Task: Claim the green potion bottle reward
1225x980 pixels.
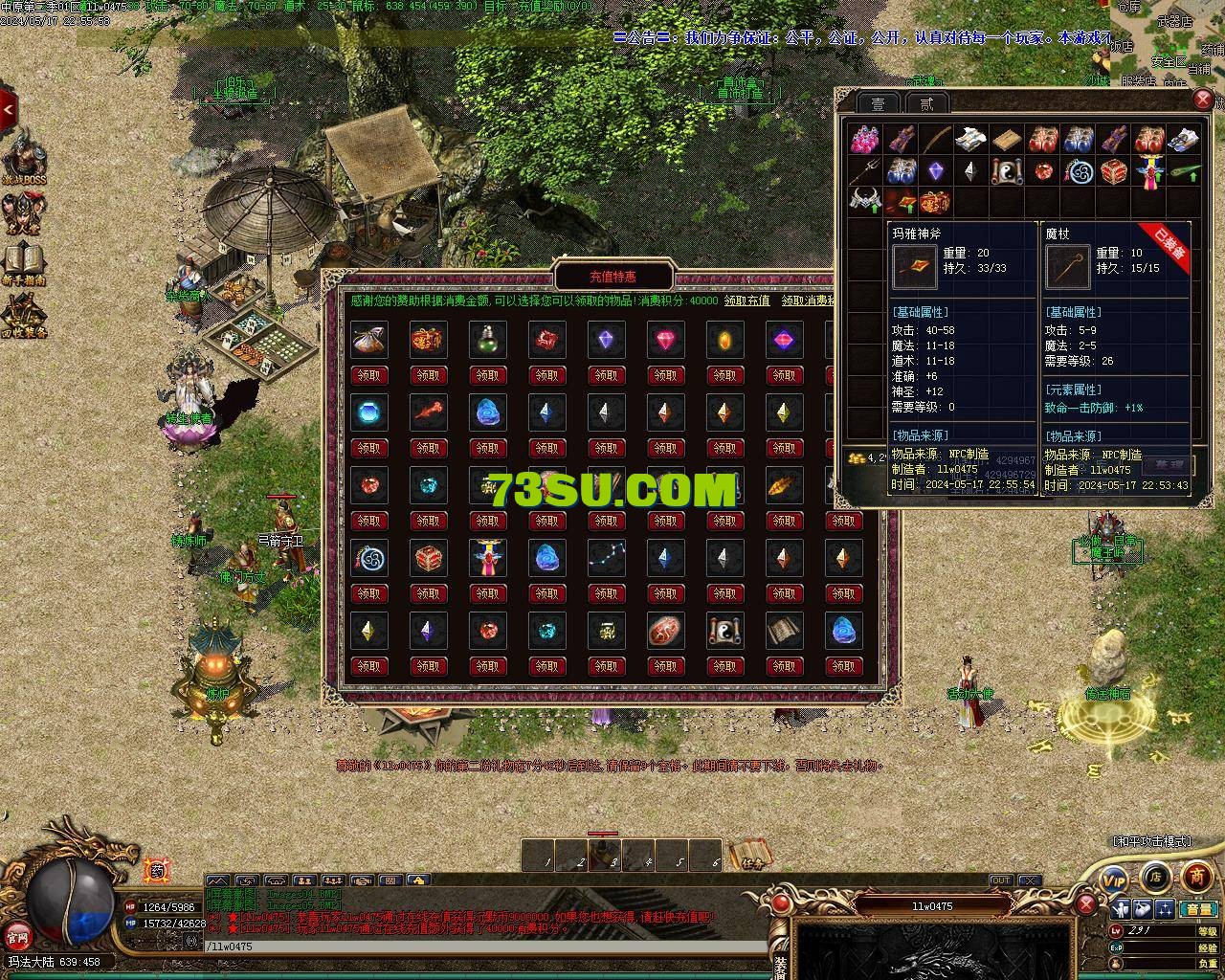Action: tap(487, 375)
